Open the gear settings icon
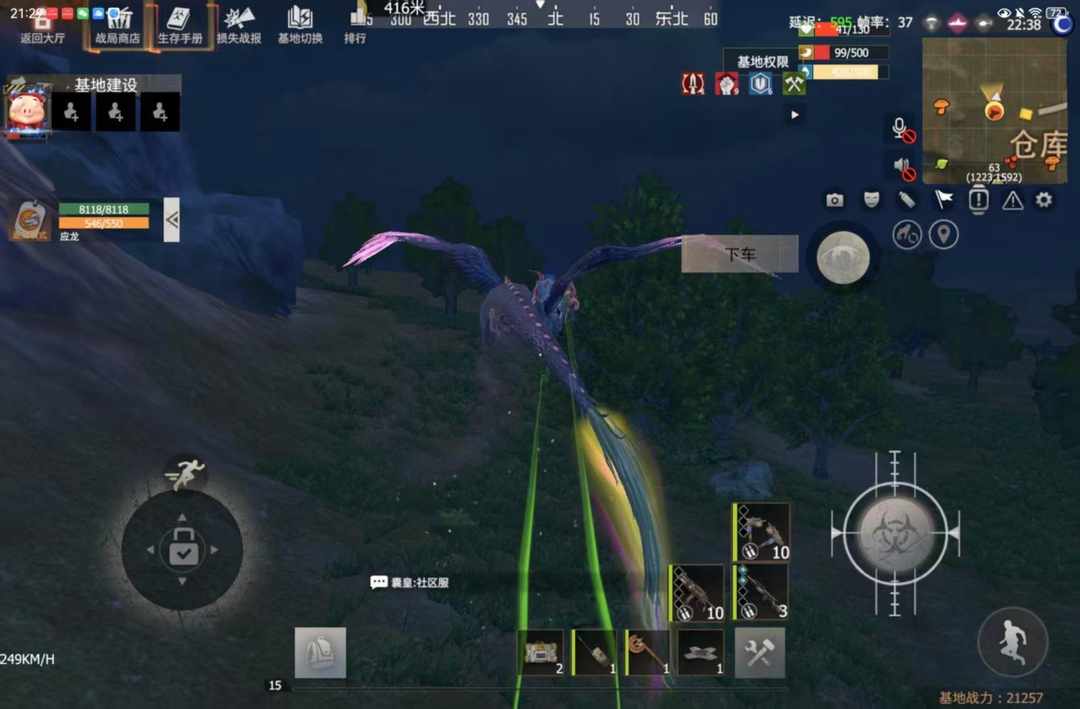 1044,200
